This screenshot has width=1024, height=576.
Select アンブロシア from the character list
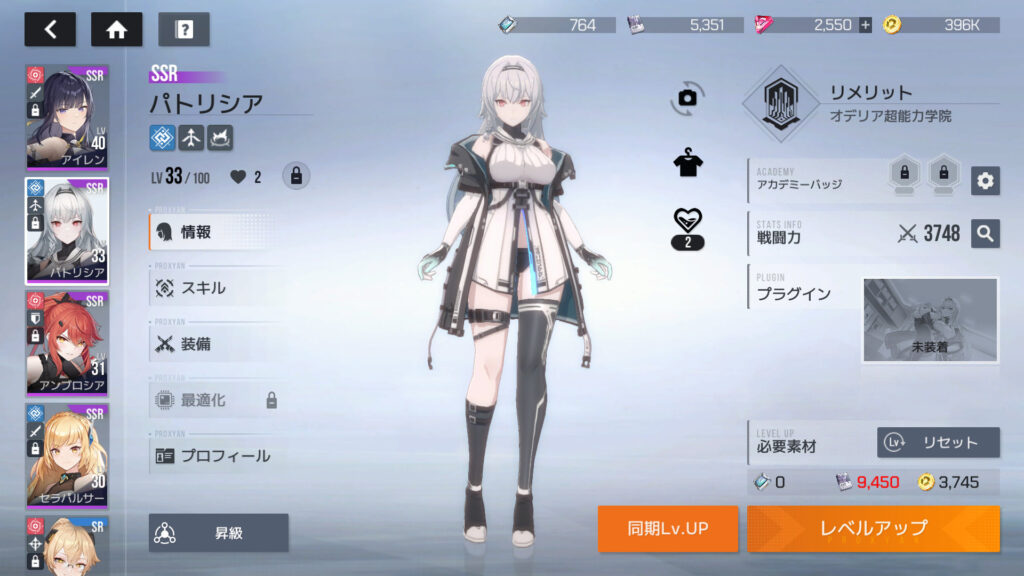(x=67, y=342)
